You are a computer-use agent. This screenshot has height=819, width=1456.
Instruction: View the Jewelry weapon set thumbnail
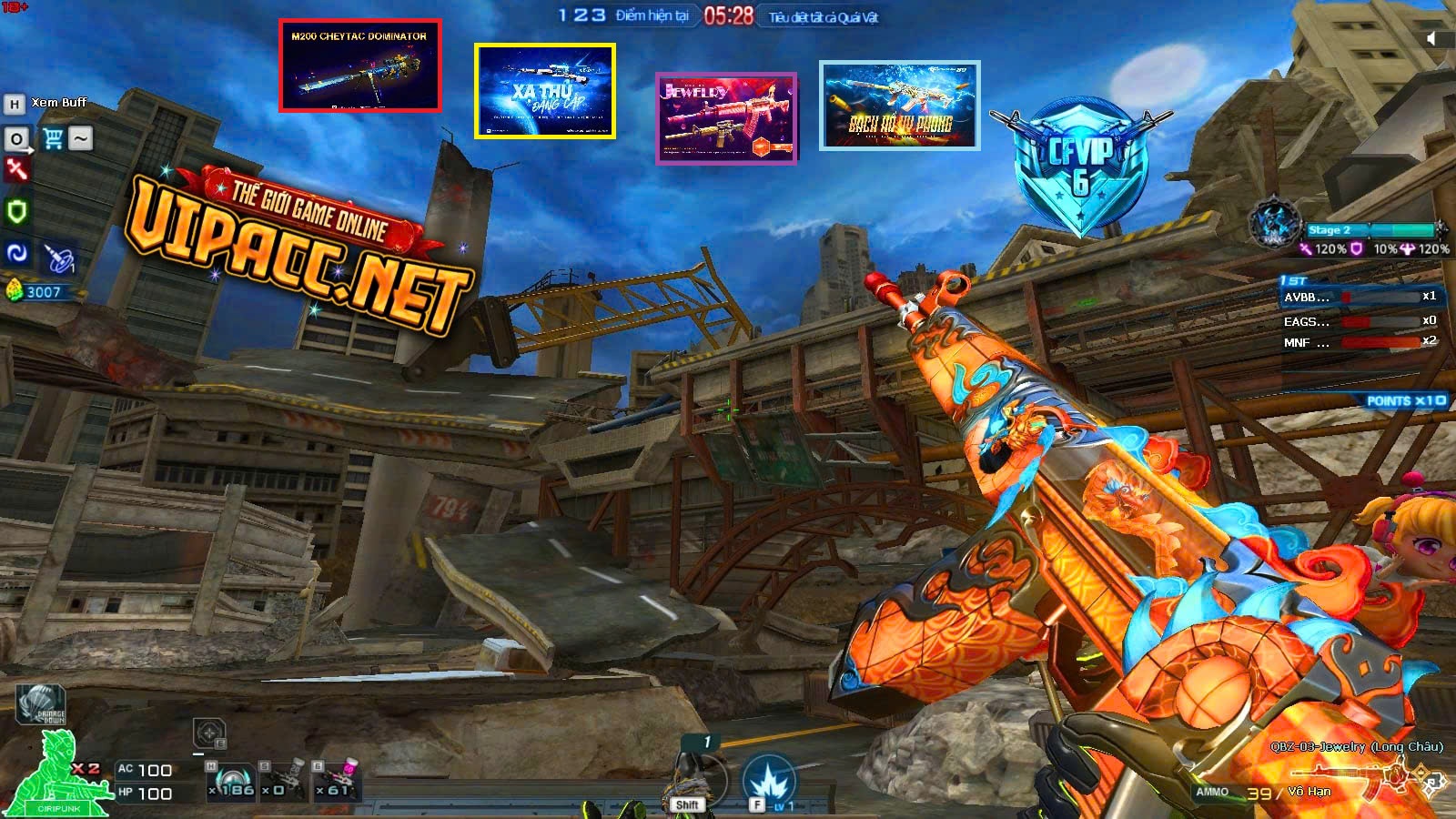(x=726, y=118)
